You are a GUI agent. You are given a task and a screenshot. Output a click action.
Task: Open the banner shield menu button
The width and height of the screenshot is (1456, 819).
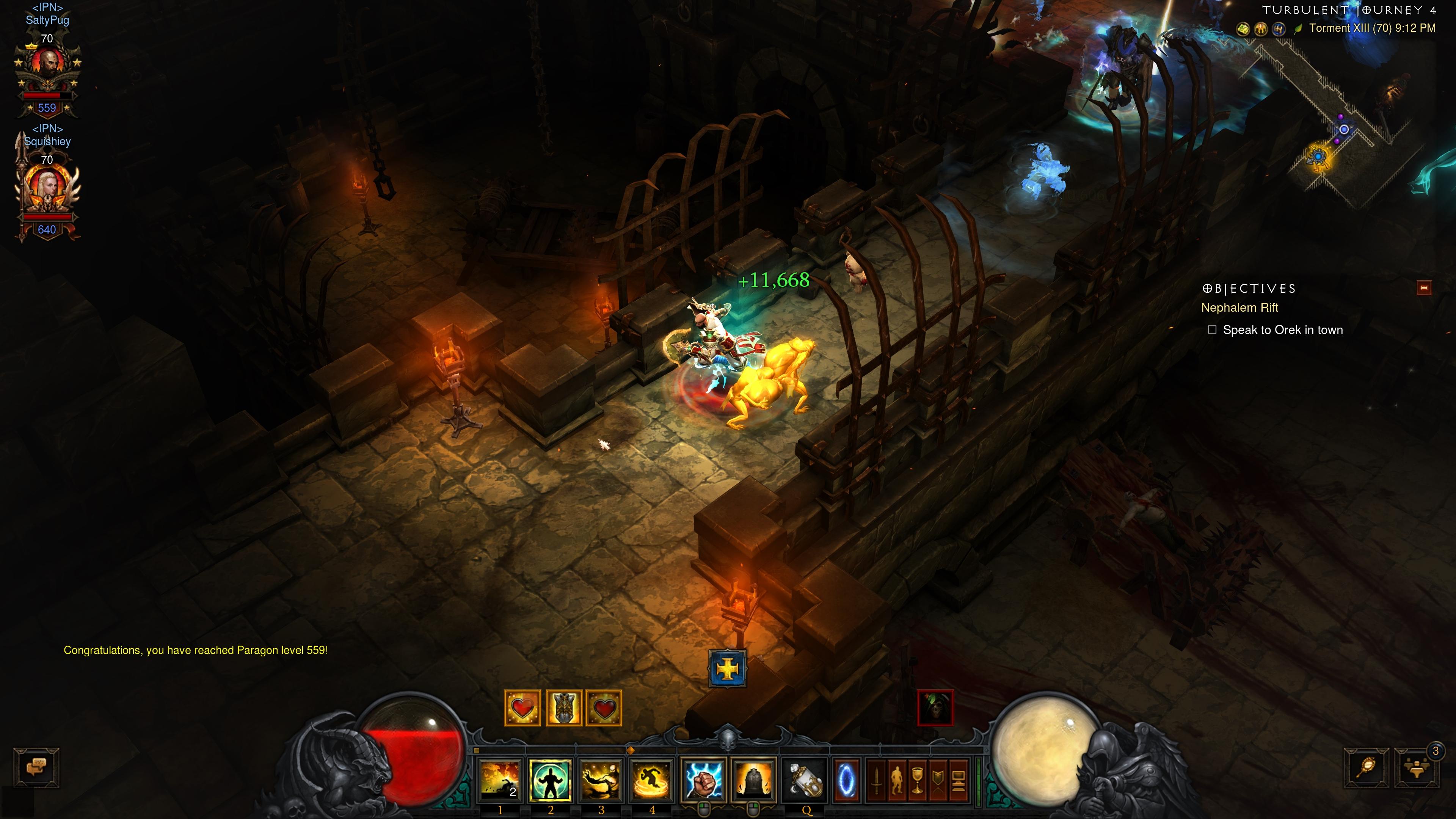[938, 781]
